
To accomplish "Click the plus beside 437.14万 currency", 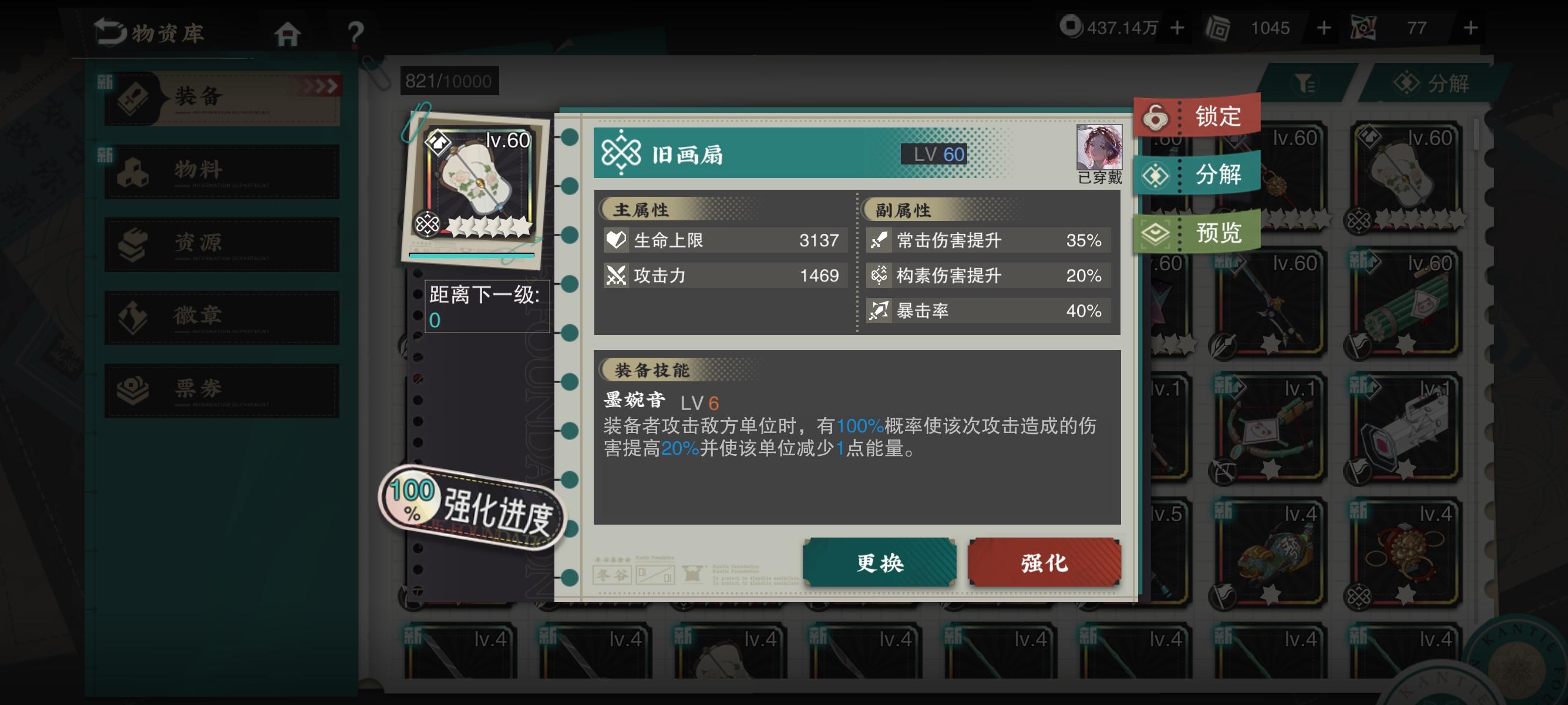I will pyautogui.click(x=1179, y=28).
